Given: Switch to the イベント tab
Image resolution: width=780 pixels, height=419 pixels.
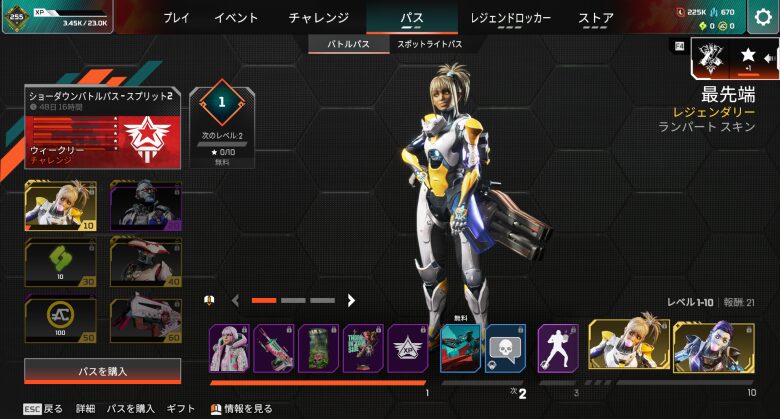Looking at the screenshot, I should (236, 17).
